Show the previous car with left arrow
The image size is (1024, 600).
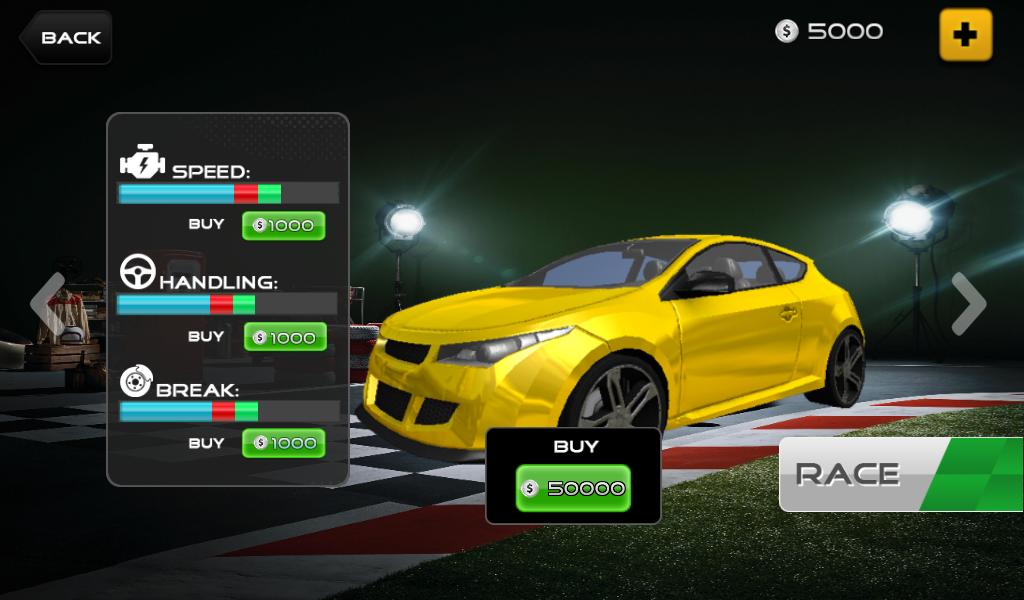[47, 303]
